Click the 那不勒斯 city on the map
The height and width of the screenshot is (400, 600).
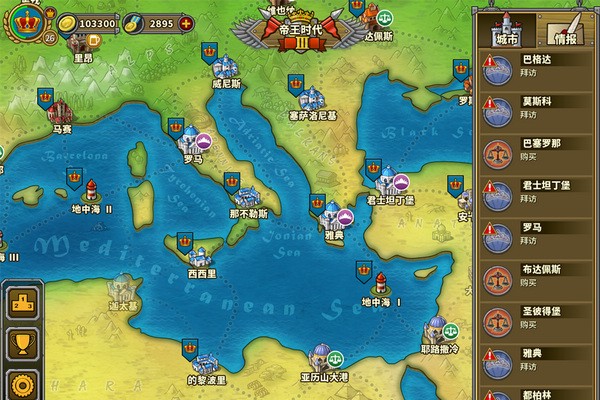coord(246,195)
